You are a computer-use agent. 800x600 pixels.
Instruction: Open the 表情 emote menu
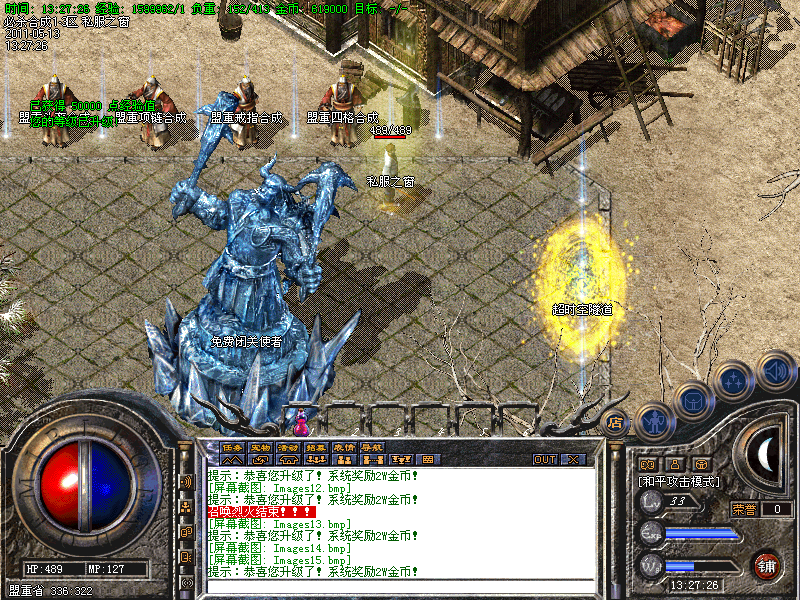344,447
